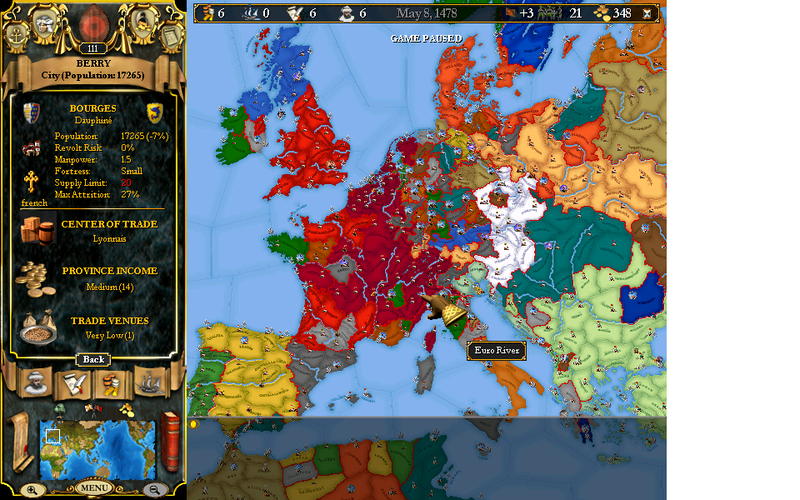The image size is (800, 500).
Task: Open the game MENU
Action: [93, 489]
